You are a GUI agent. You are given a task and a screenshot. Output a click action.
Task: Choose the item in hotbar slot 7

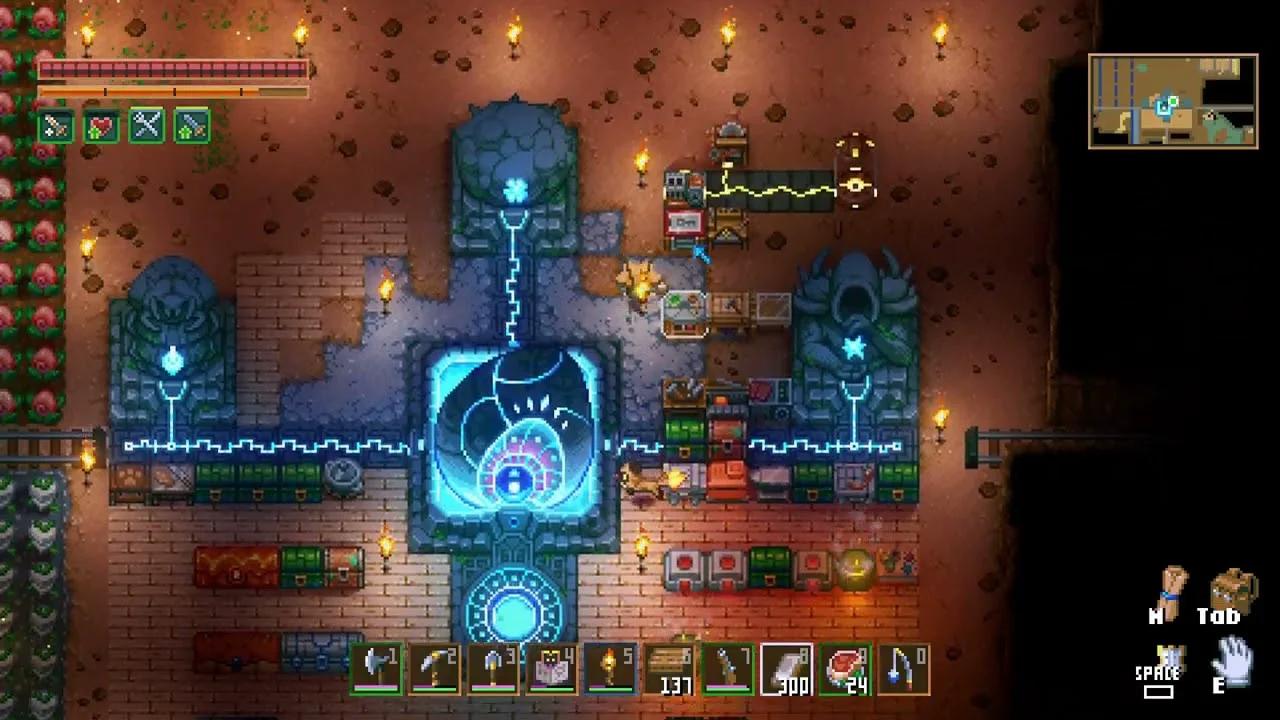(728, 669)
